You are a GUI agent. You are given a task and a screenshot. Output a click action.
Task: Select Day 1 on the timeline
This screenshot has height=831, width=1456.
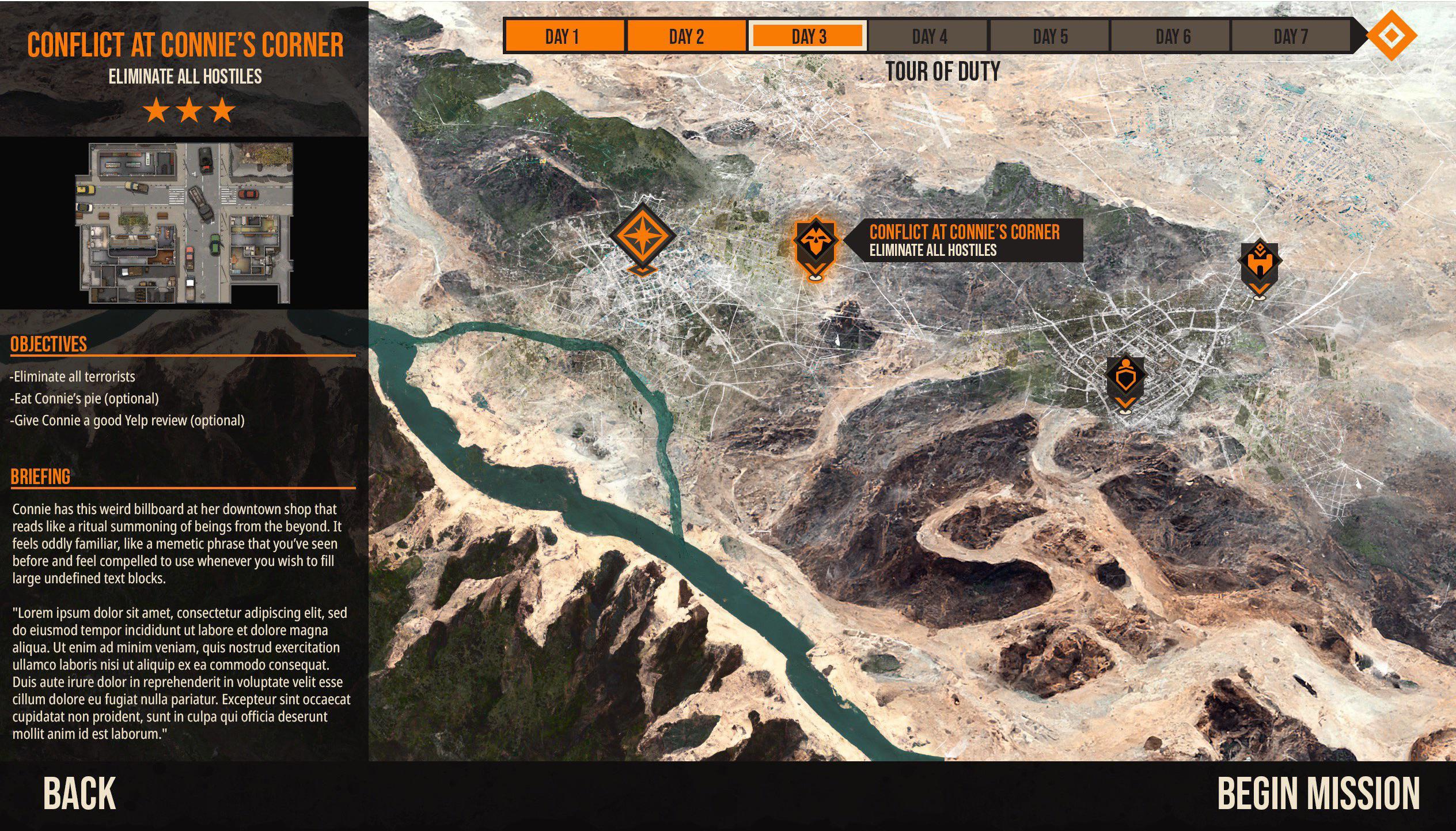click(x=563, y=37)
